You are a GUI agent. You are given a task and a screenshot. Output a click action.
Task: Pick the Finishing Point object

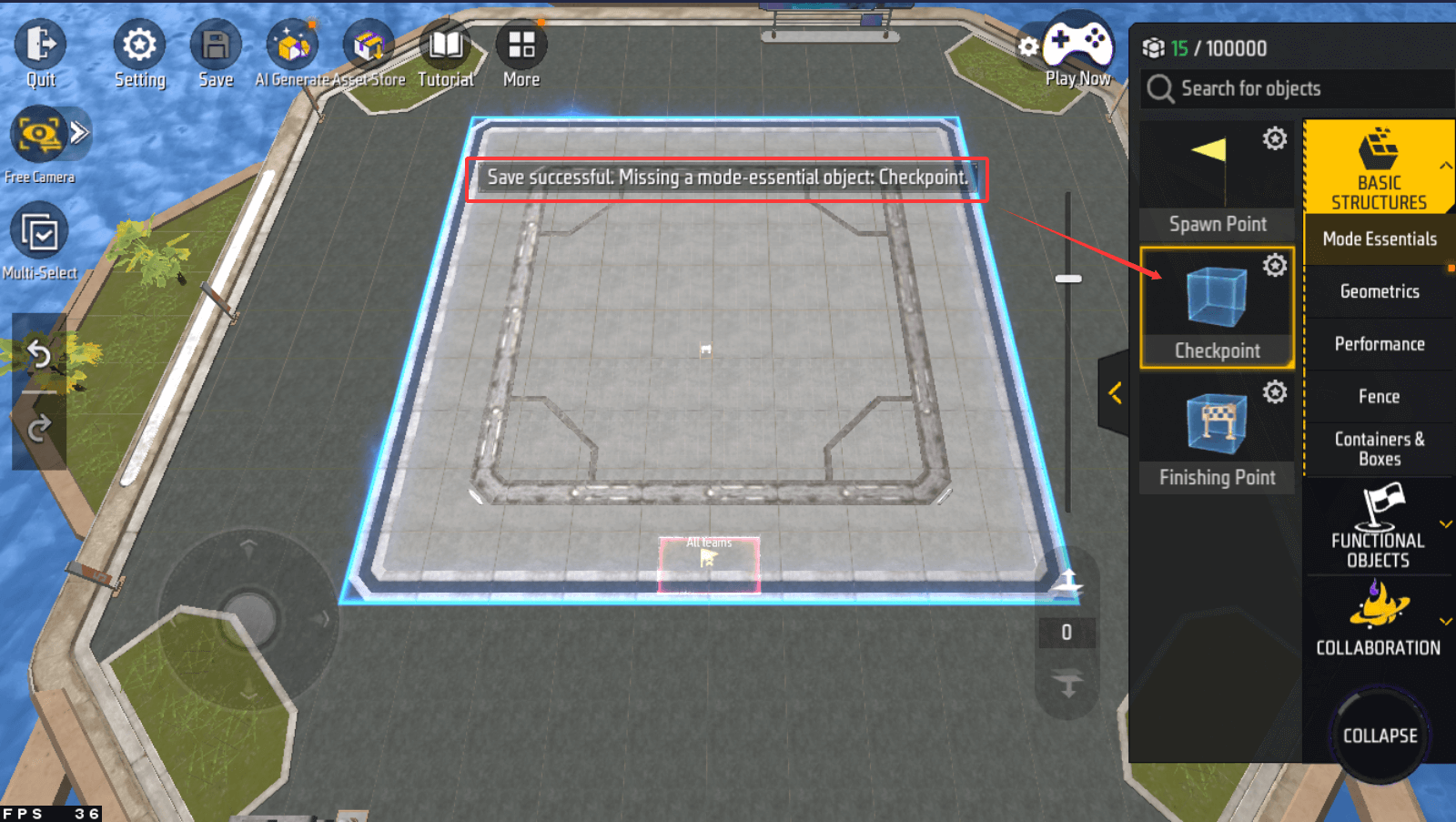coord(1217,434)
